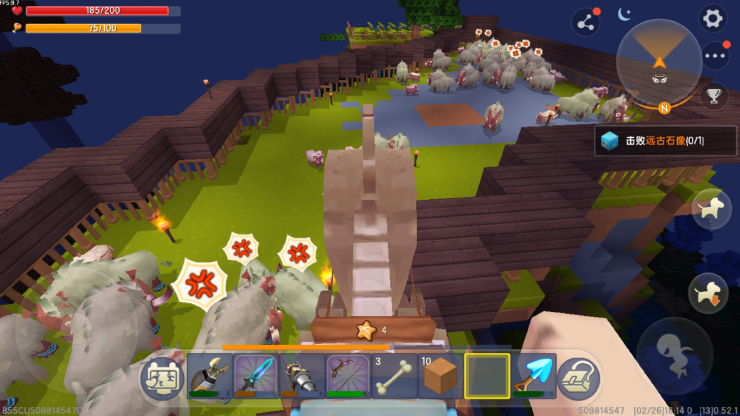Select the drill tool hotbar slot

pyautogui.click(x=302, y=376)
